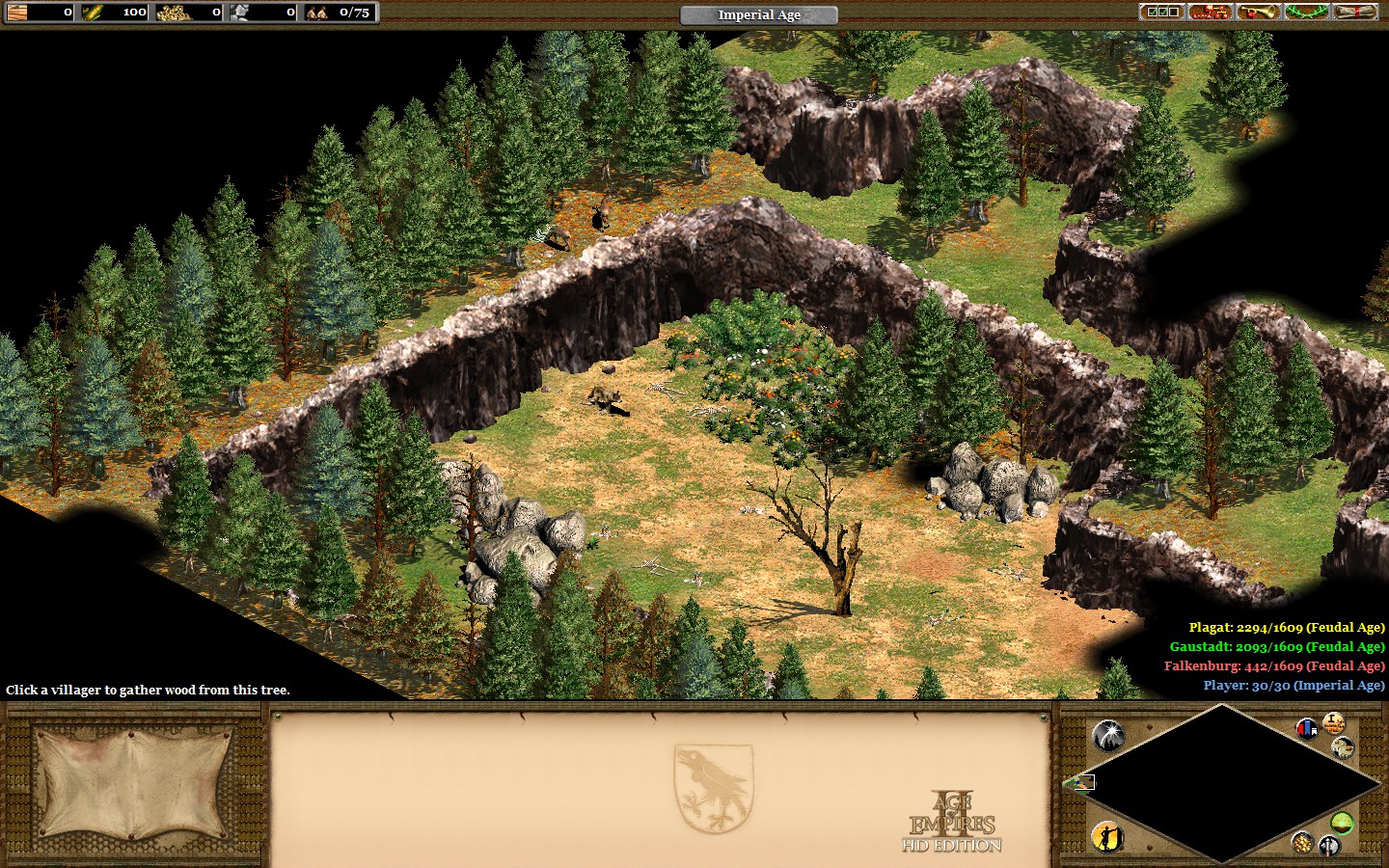Send a flare using the flare signal icon
Viewport: 1389px width, 868px height.
1109,736
